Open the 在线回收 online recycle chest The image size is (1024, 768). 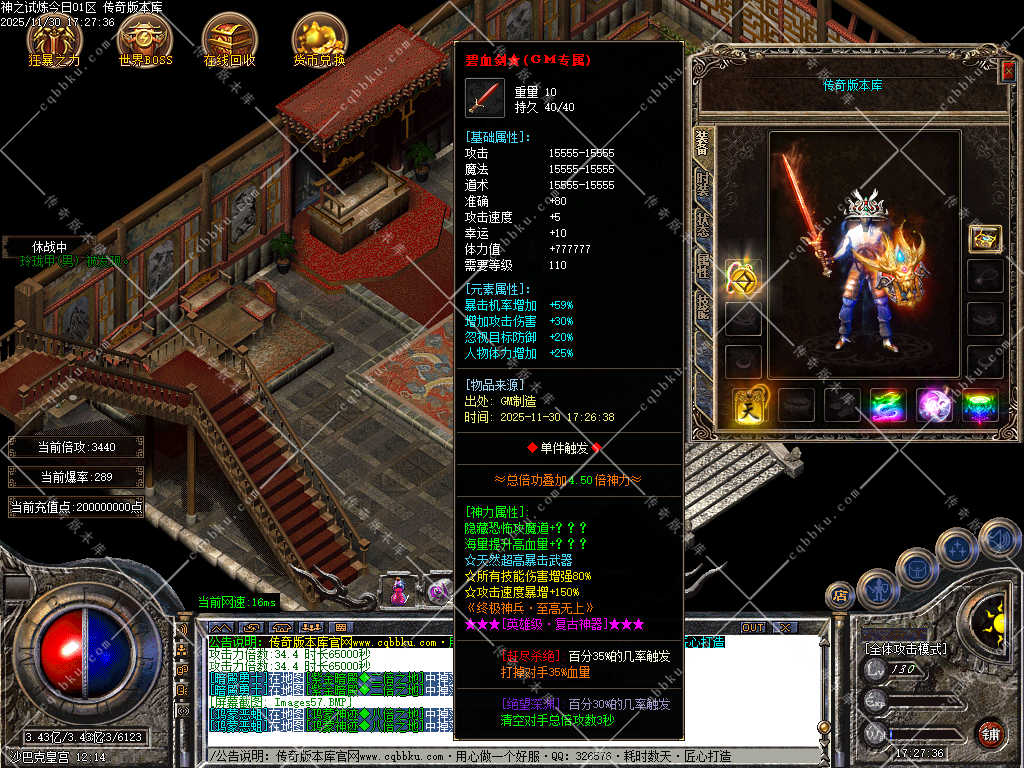(229, 39)
